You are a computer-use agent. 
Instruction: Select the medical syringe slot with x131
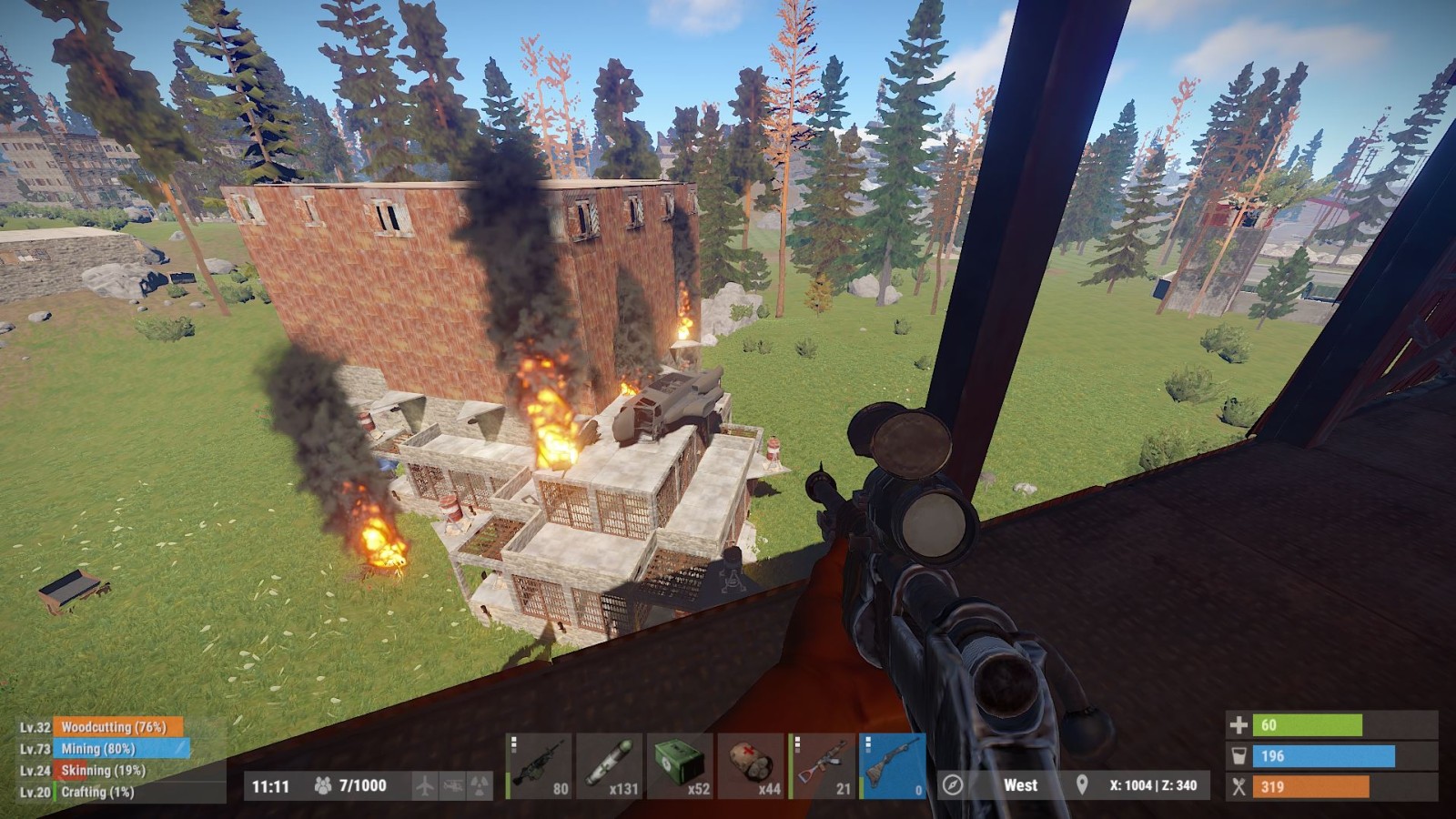click(610, 765)
